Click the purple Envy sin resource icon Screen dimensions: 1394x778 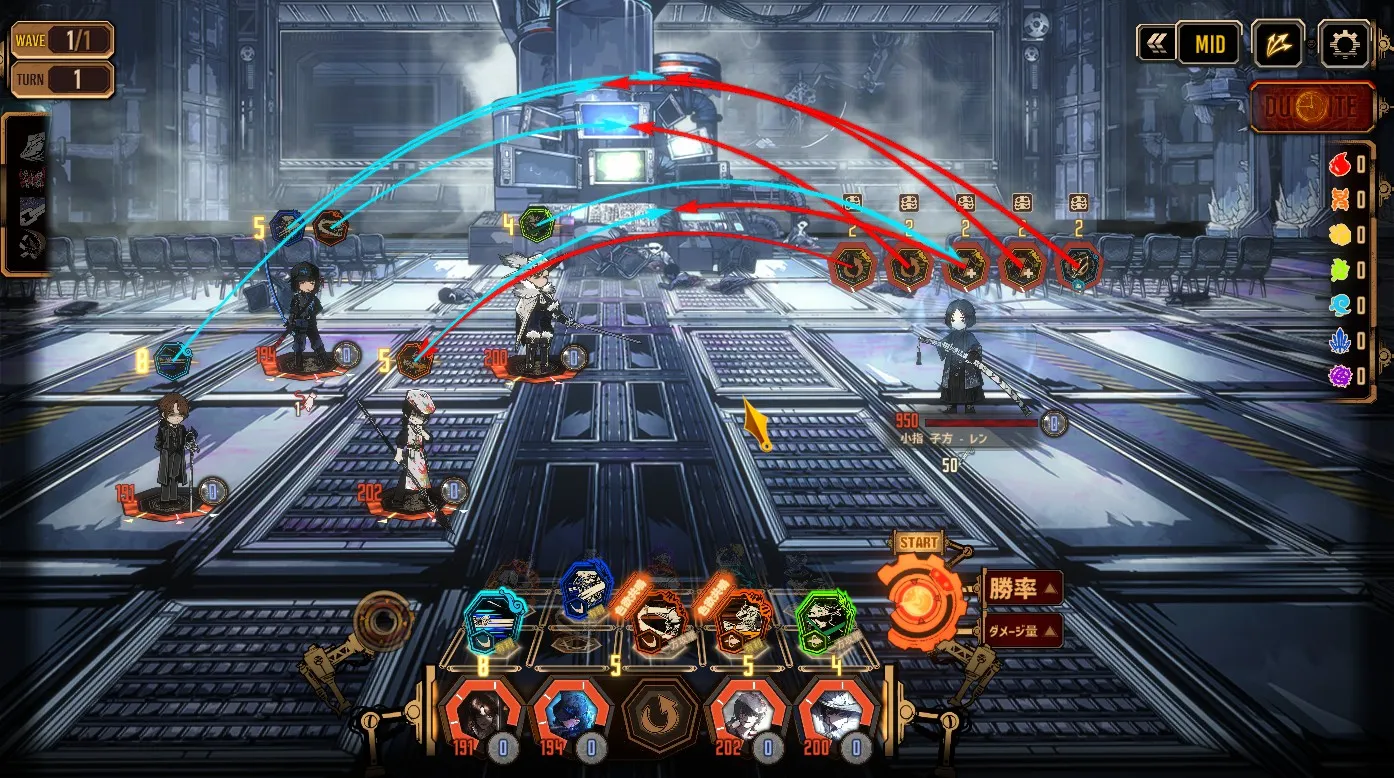1340,377
